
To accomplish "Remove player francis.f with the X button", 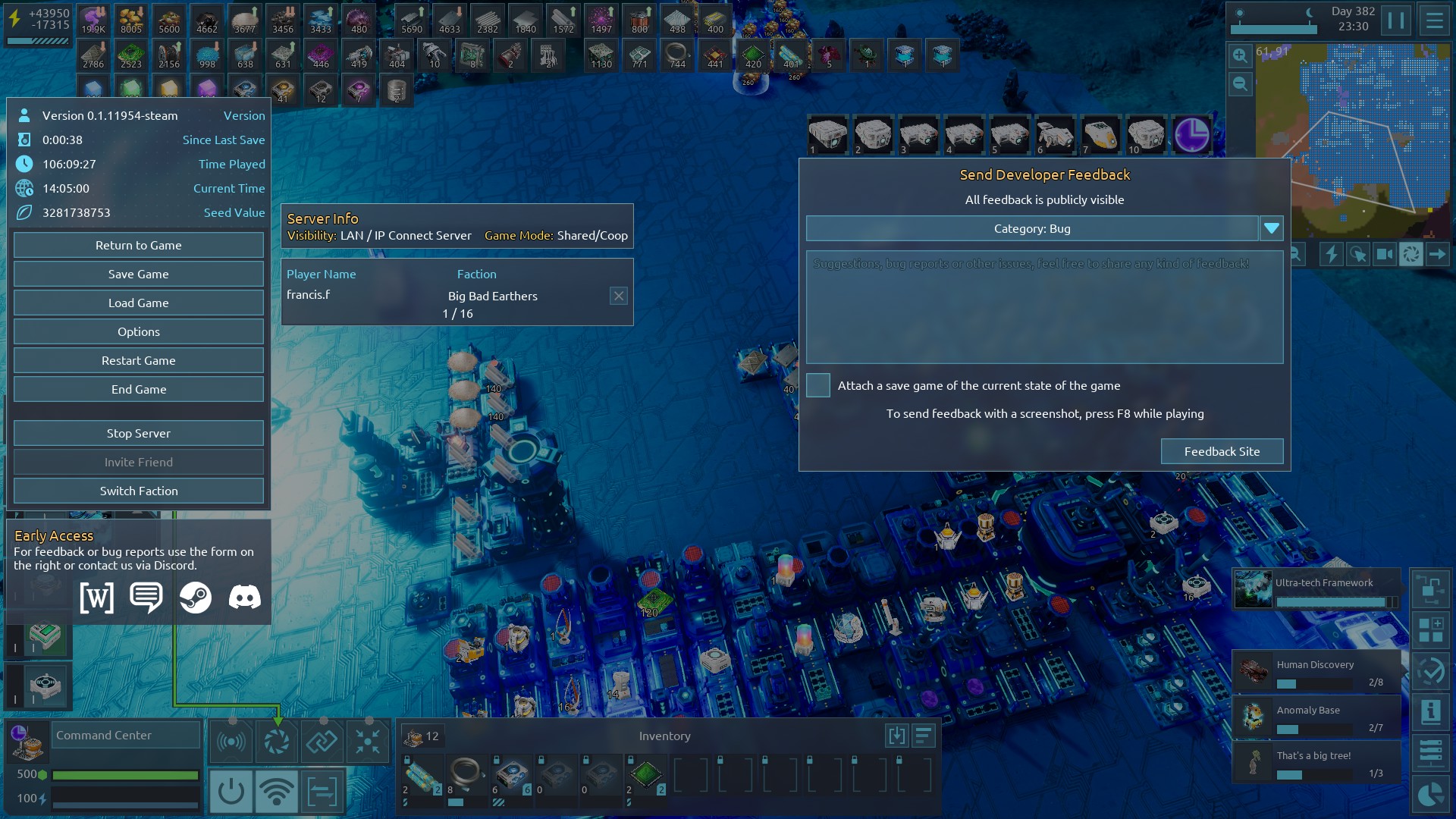I will [x=619, y=296].
